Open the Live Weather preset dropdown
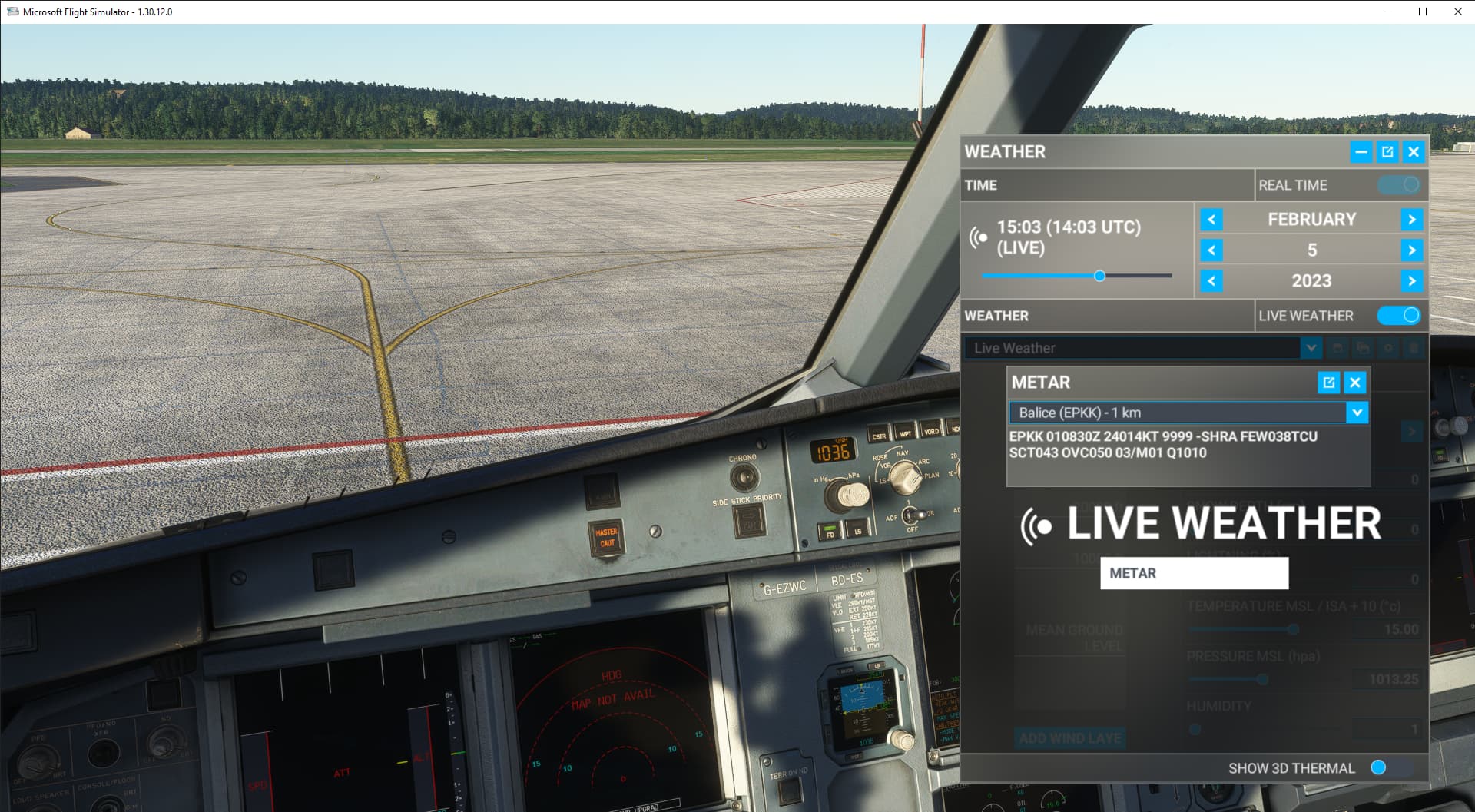 point(1311,348)
